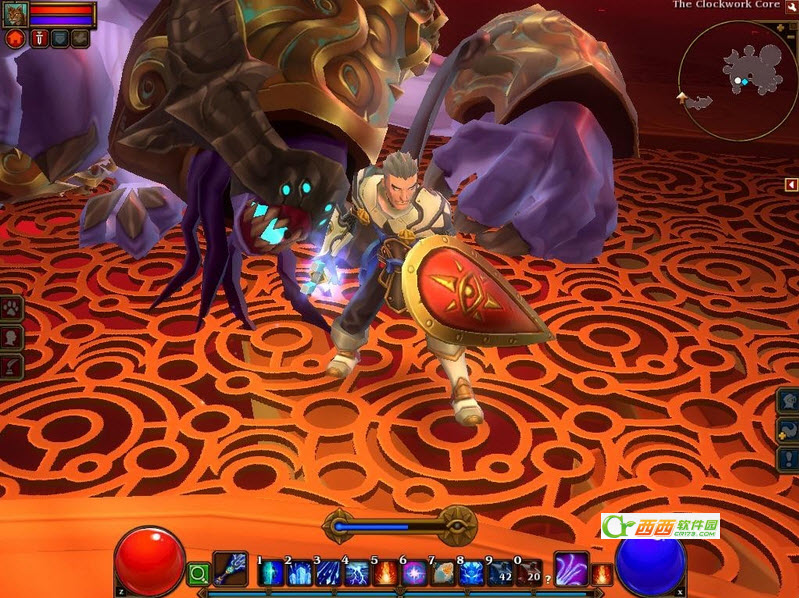The width and height of the screenshot is (799, 598).
Task: Use the potion stack showing 42
Action: 501,574
